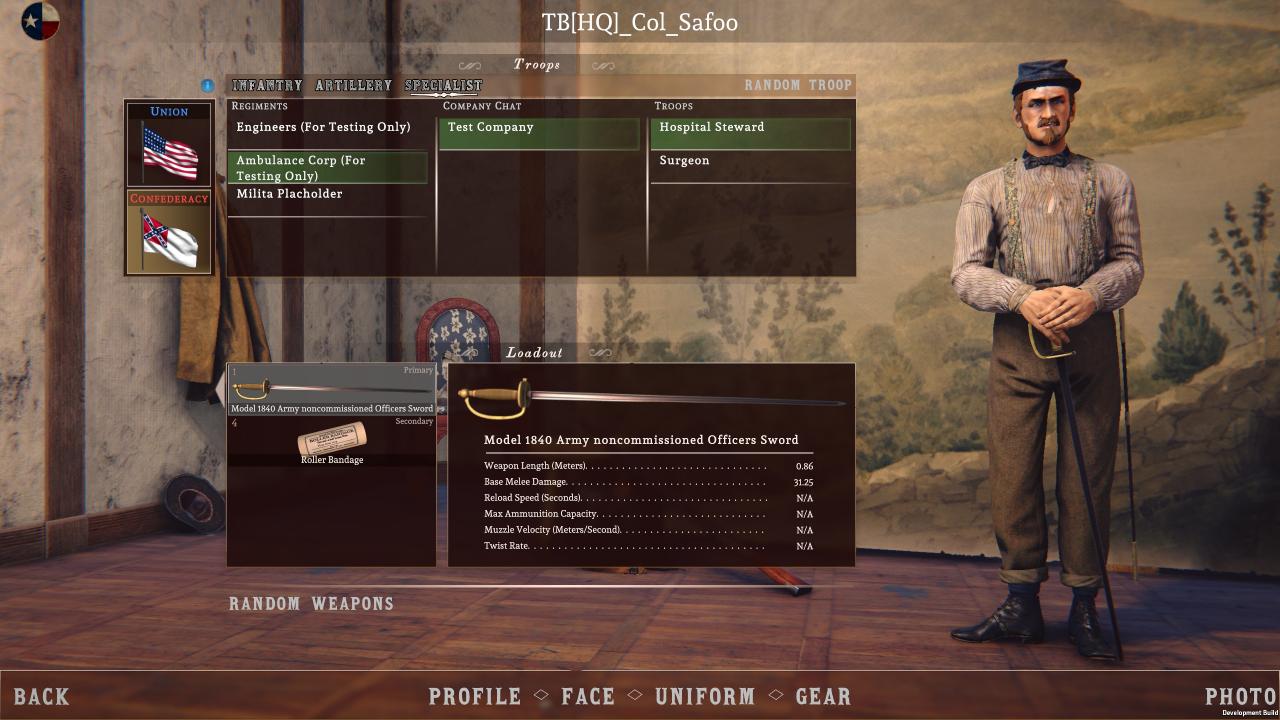Open the Gear section
The image size is (1280, 720).
[823, 696]
